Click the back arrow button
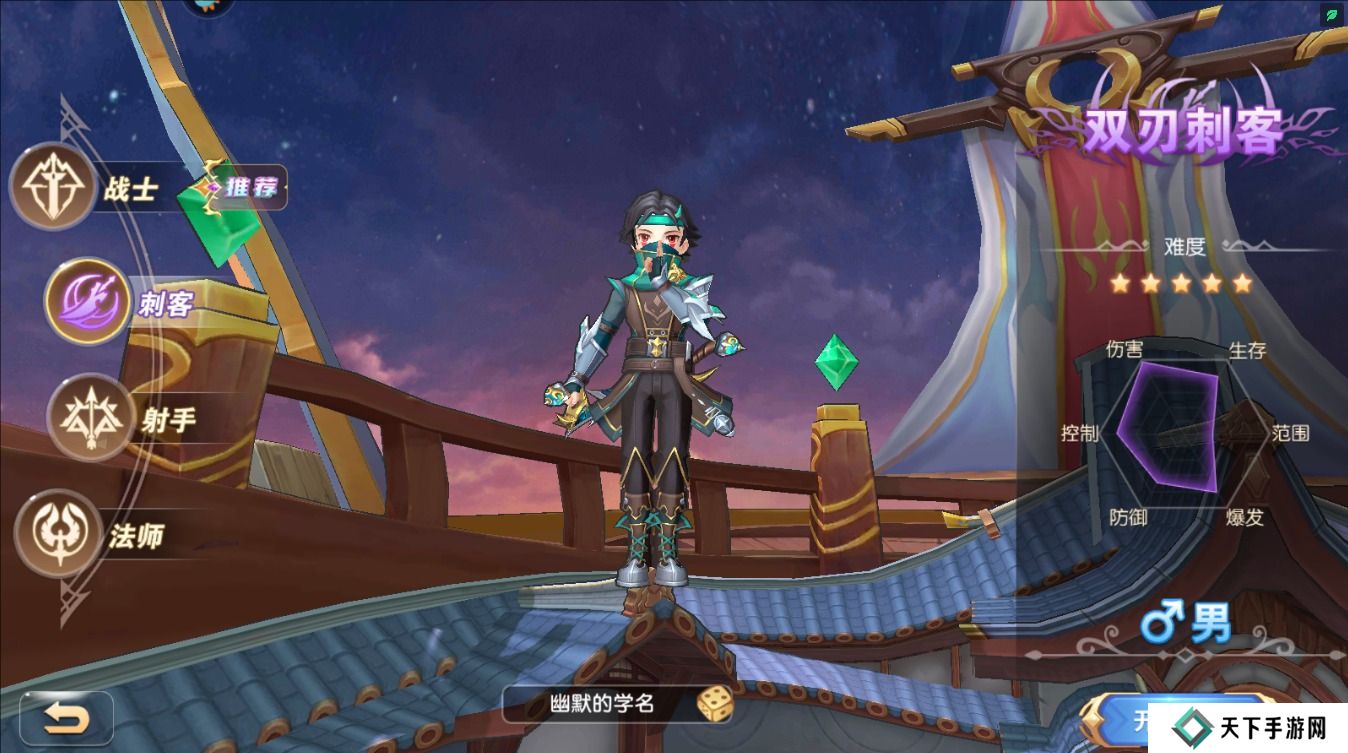This screenshot has width=1348, height=753. click(x=67, y=717)
